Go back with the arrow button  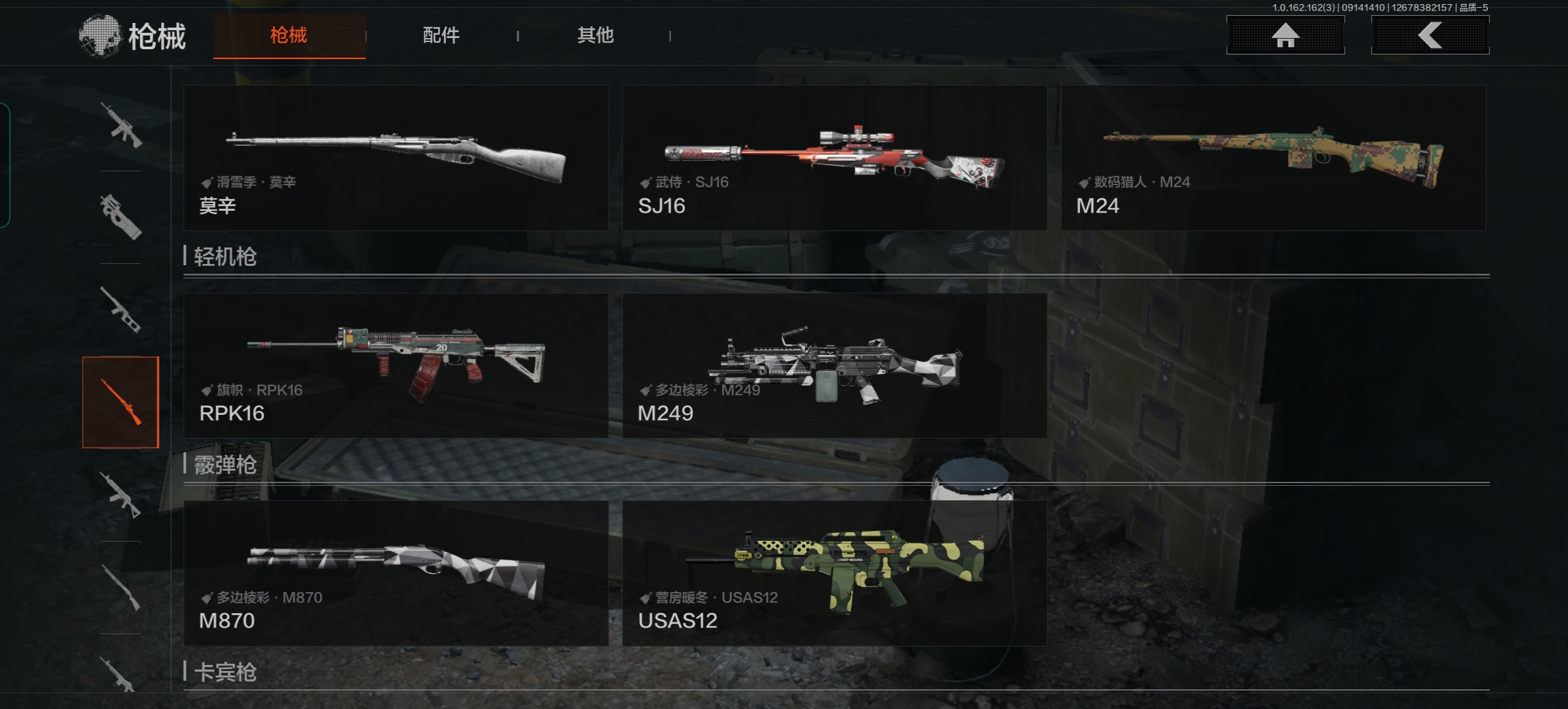[x=1429, y=35]
